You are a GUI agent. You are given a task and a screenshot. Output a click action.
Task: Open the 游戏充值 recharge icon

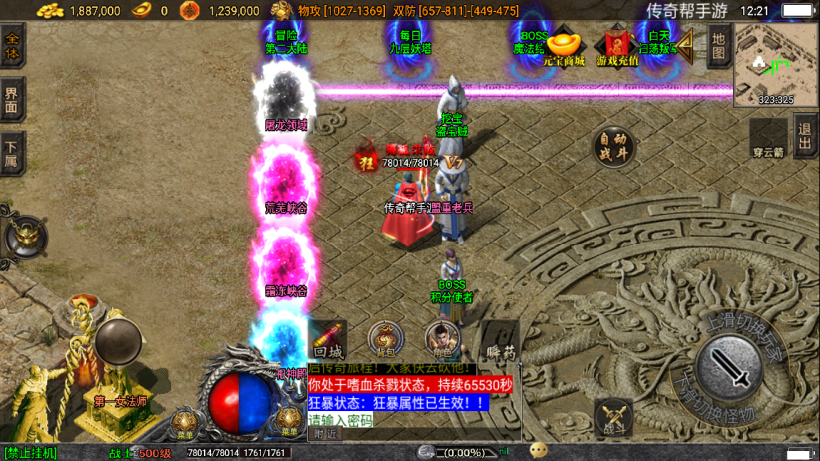[616, 47]
